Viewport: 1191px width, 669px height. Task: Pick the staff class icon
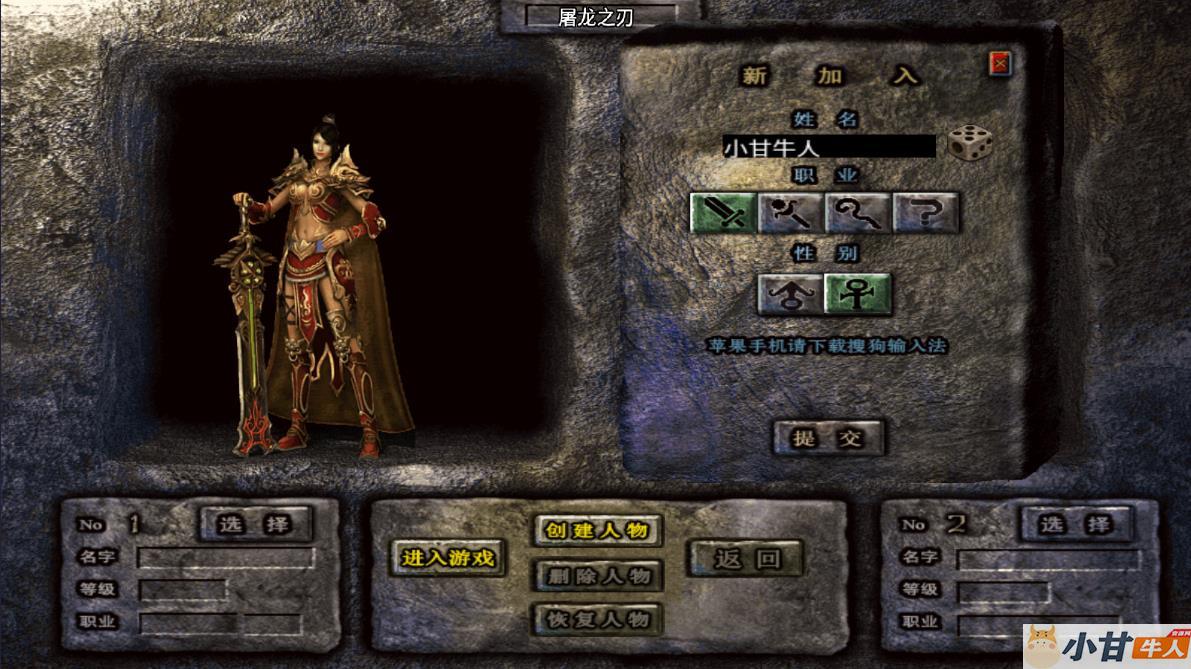point(859,212)
